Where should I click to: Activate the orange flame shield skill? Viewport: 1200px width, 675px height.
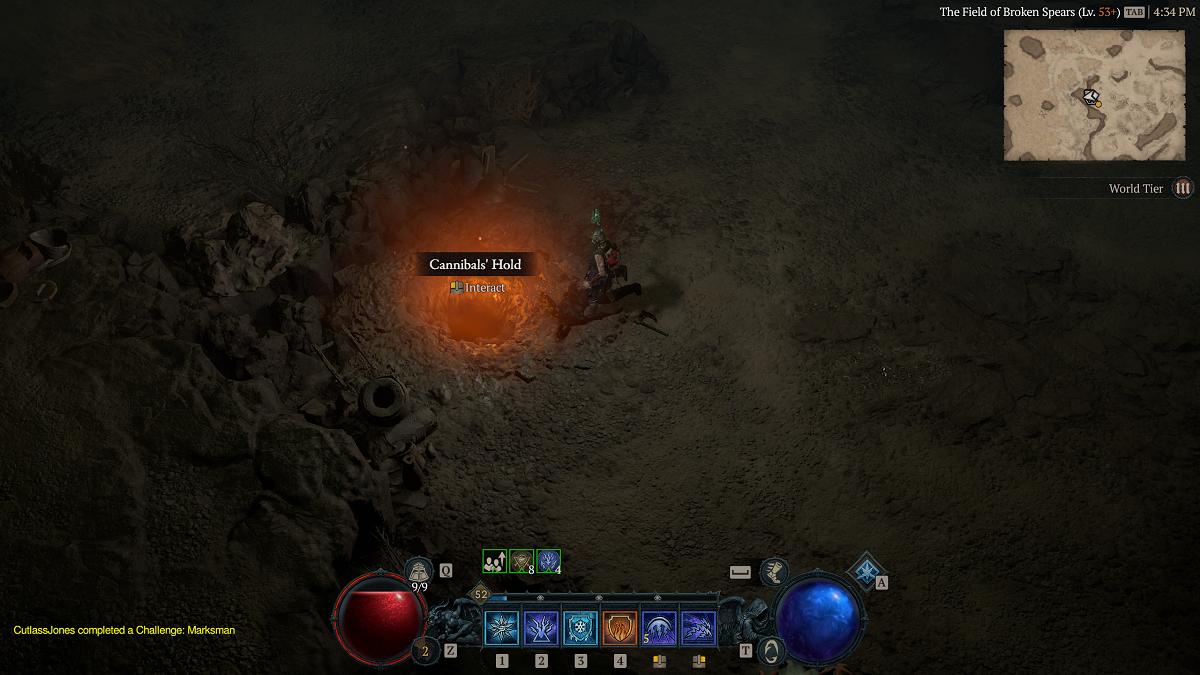pos(620,629)
